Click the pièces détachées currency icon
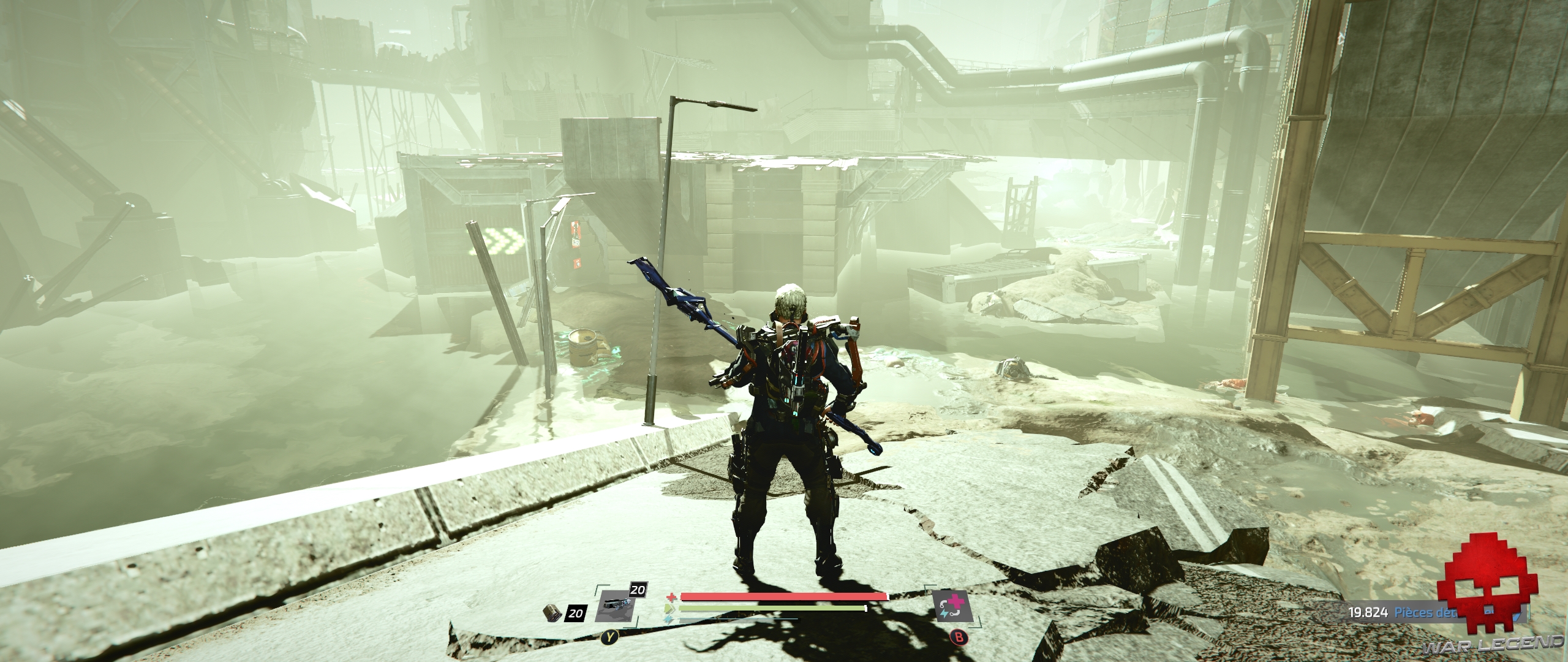The width and height of the screenshot is (1568, 662). pos(1518,615)
